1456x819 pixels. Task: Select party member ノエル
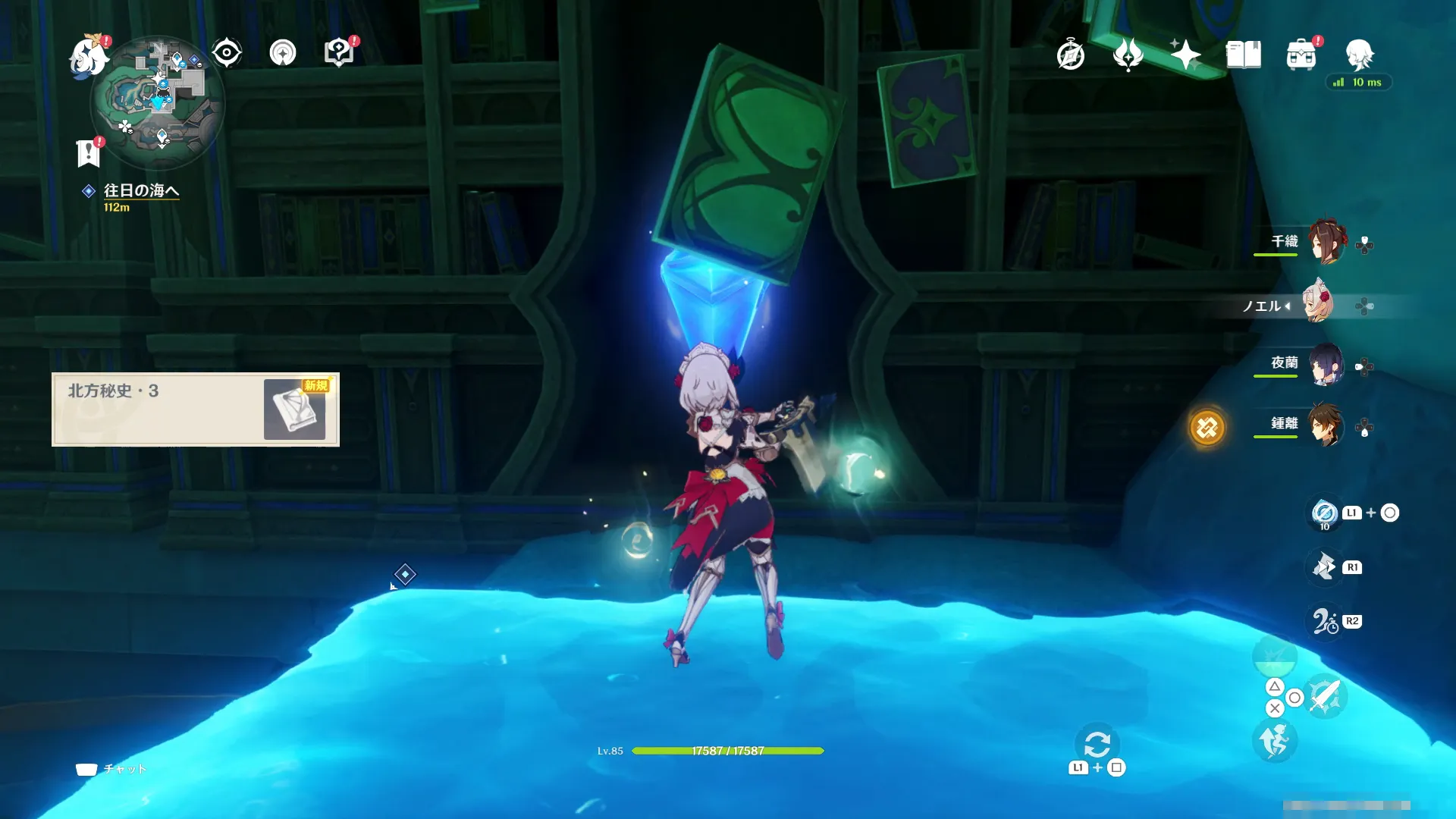point(1318,304)
